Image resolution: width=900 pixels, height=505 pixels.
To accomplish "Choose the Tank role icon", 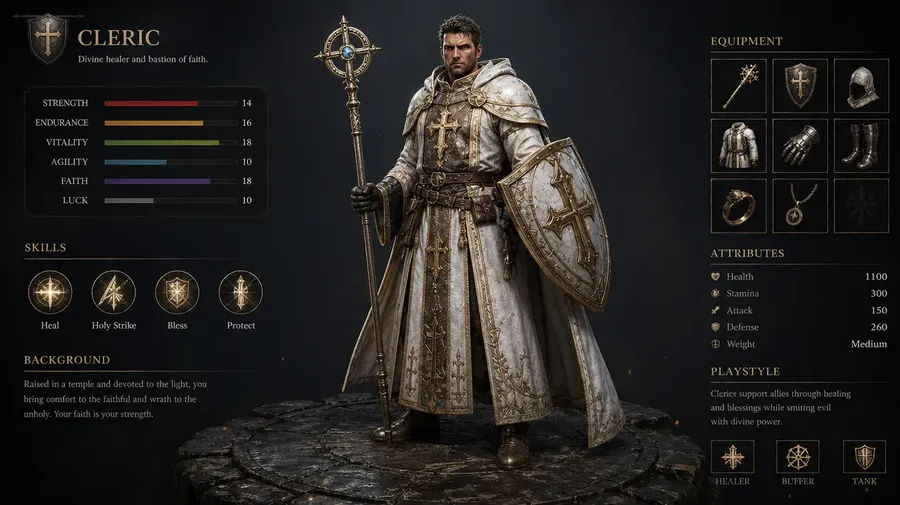I will (x=864, y=457).
